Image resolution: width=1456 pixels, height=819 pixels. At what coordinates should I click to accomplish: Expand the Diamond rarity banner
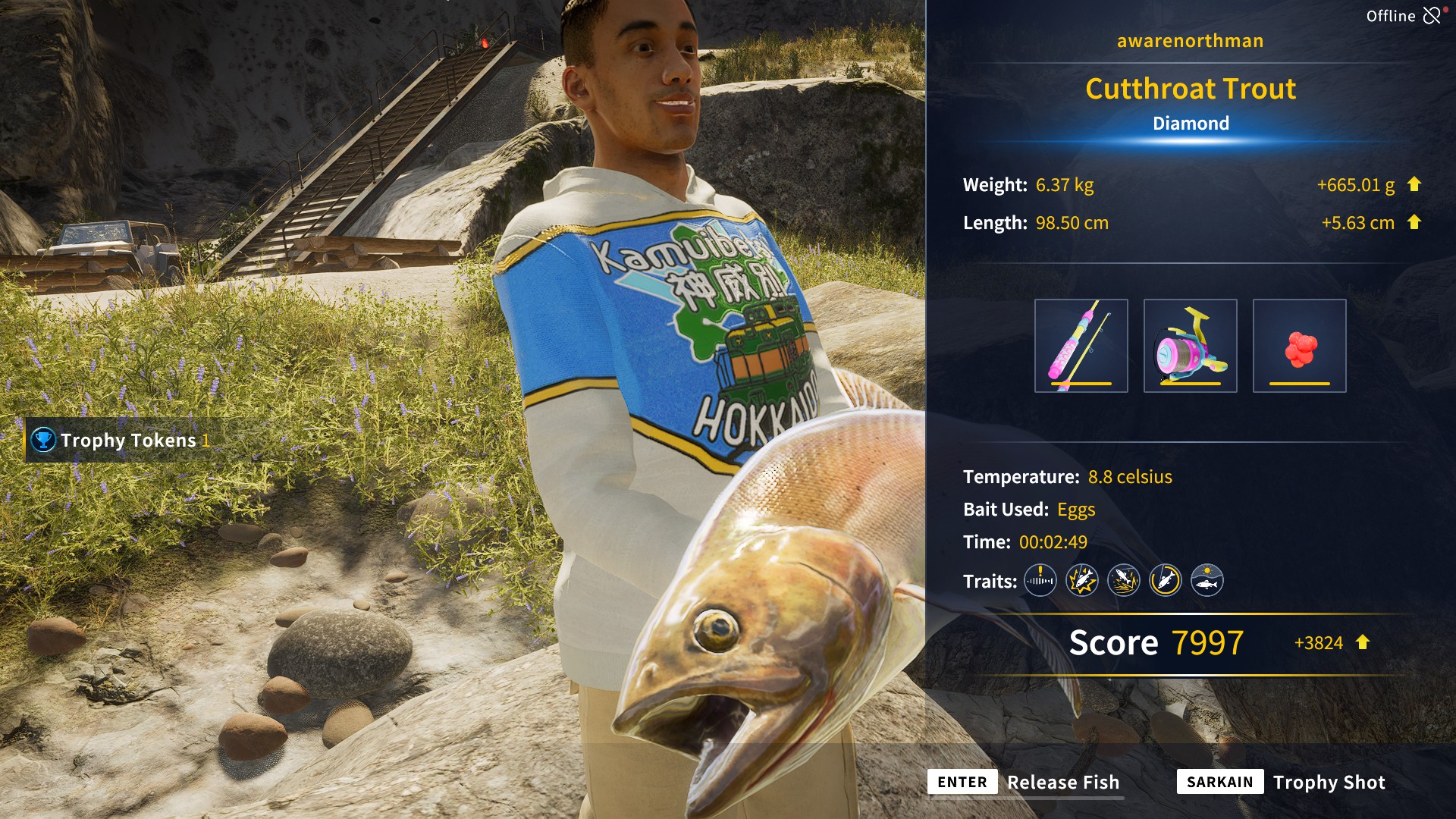(x=1190, y=123)
